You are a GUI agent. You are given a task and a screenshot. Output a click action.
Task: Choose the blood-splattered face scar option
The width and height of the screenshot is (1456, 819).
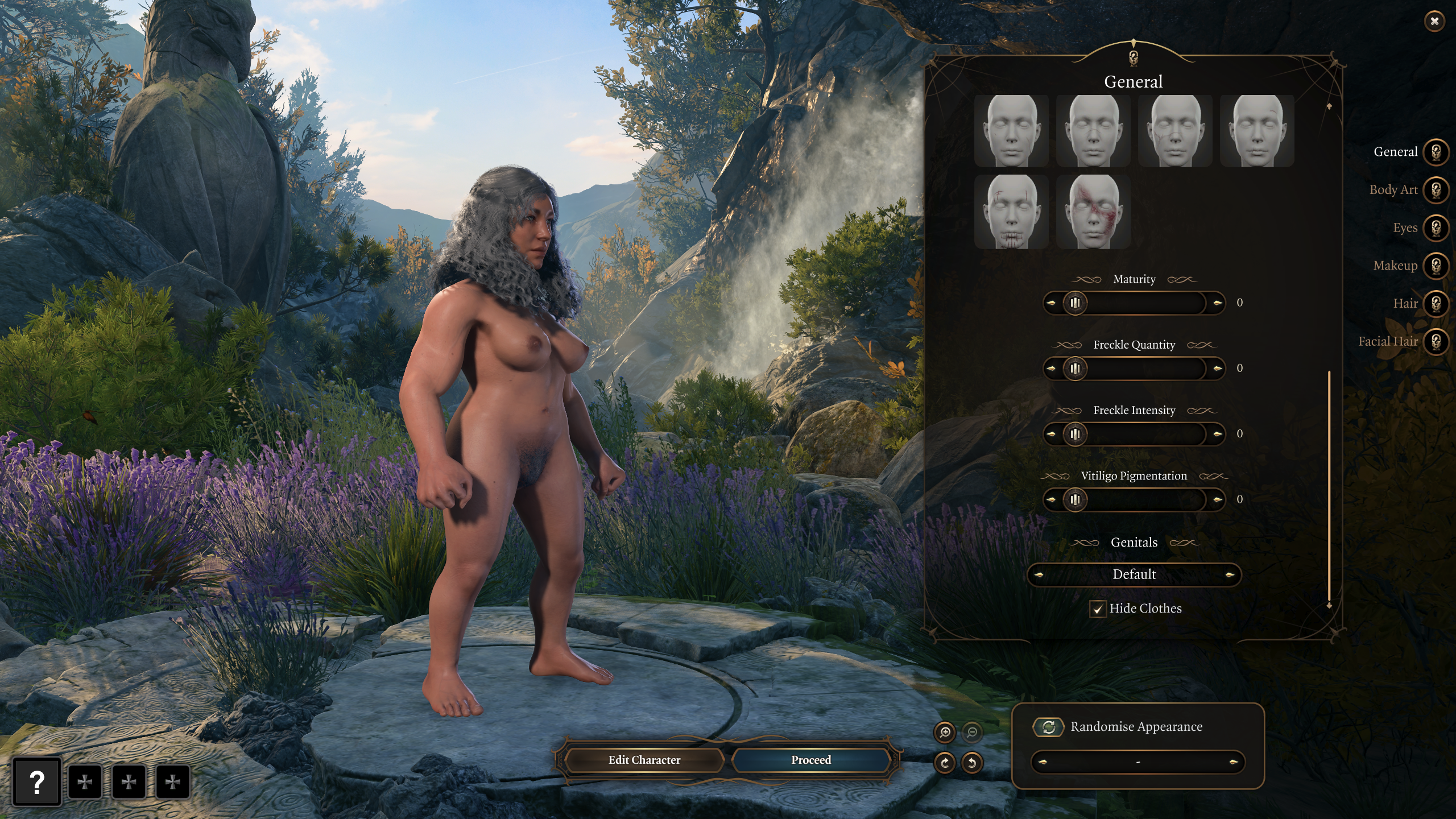pos(1093,212)
